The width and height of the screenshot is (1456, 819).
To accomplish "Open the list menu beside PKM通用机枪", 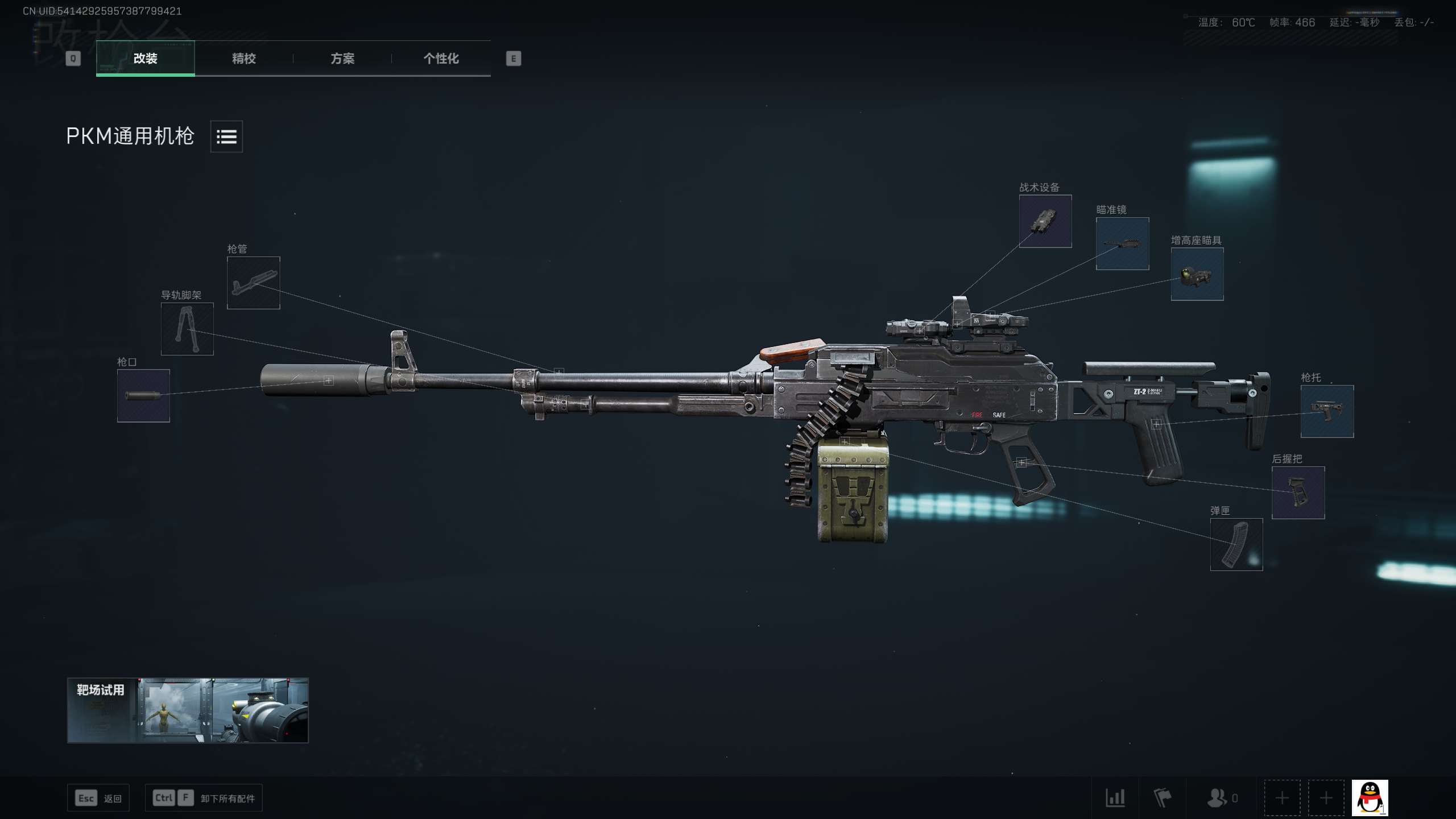I will tap(226, 136).
